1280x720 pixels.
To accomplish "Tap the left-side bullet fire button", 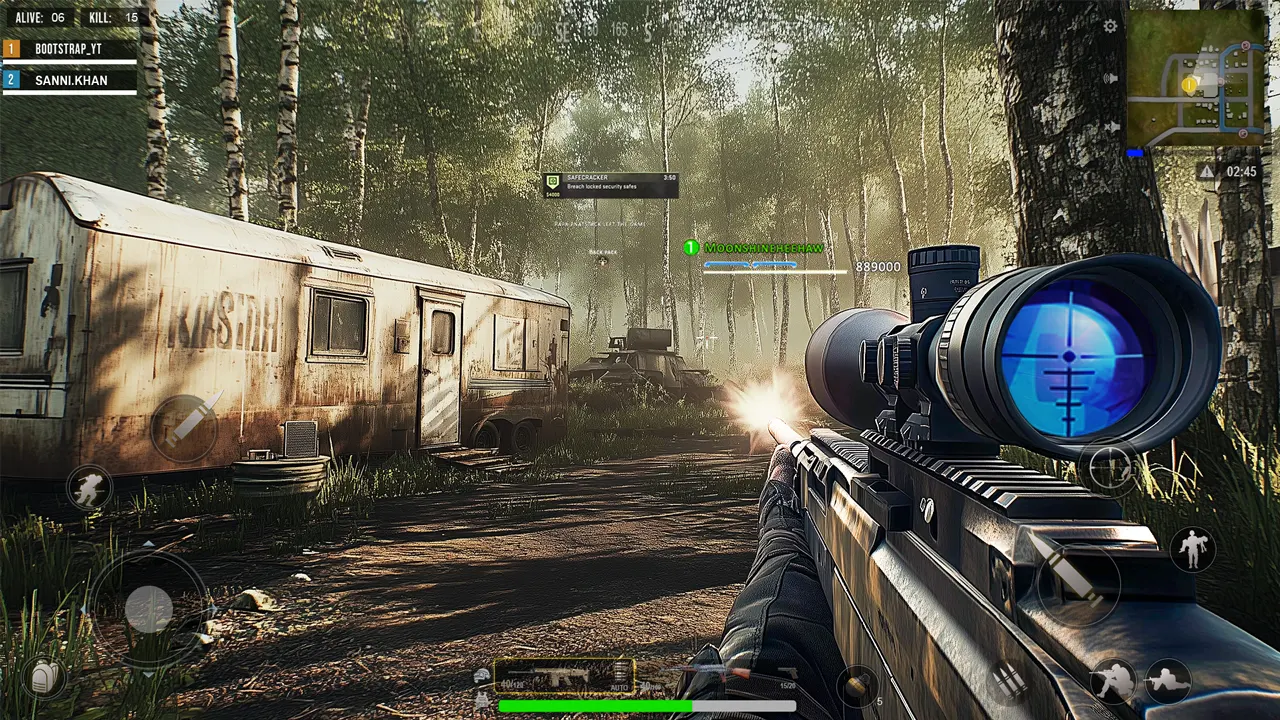I will click(185, 427).
